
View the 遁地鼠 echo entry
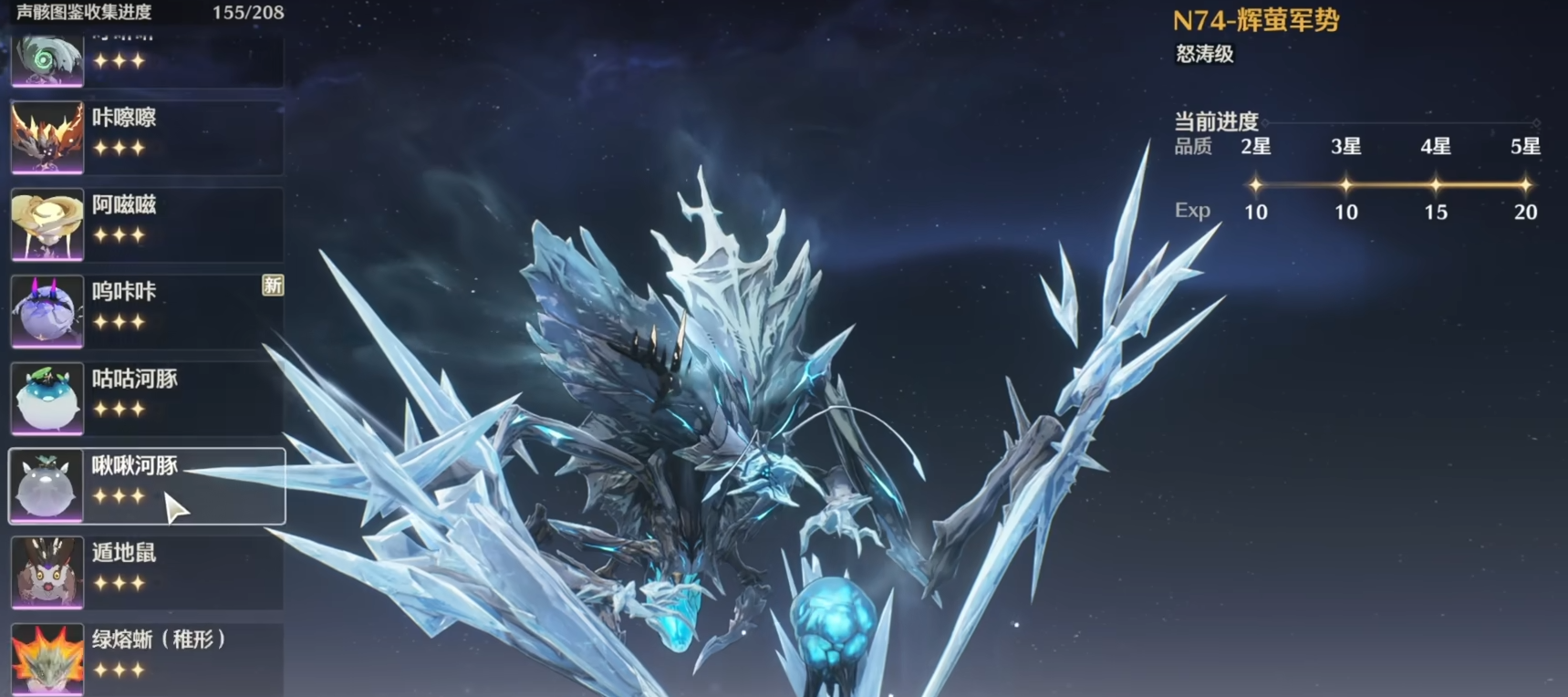146,572
